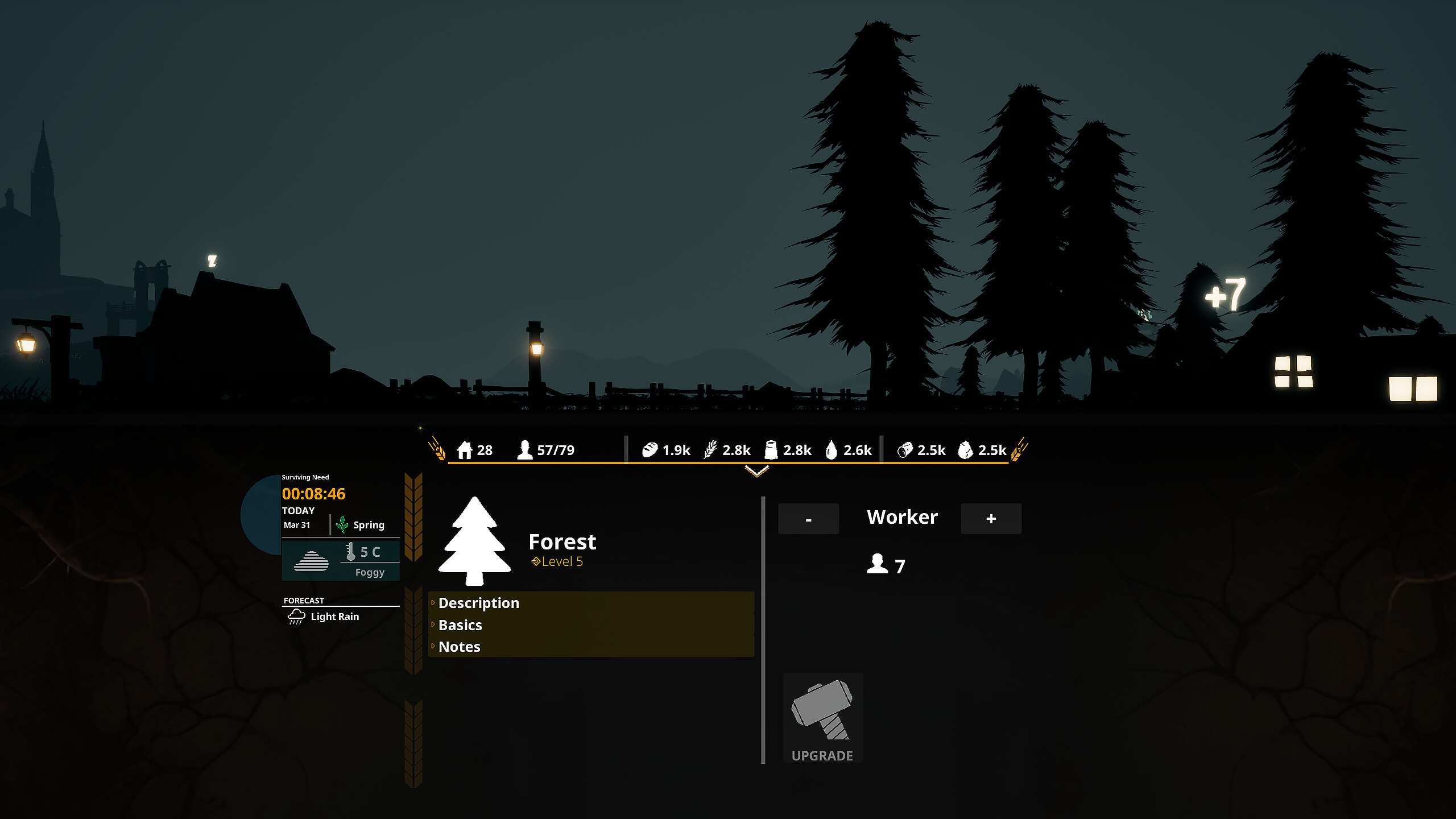Click the population icon showing 57/79
This screenshot has height=819, width=1456.
coord(524,450)
